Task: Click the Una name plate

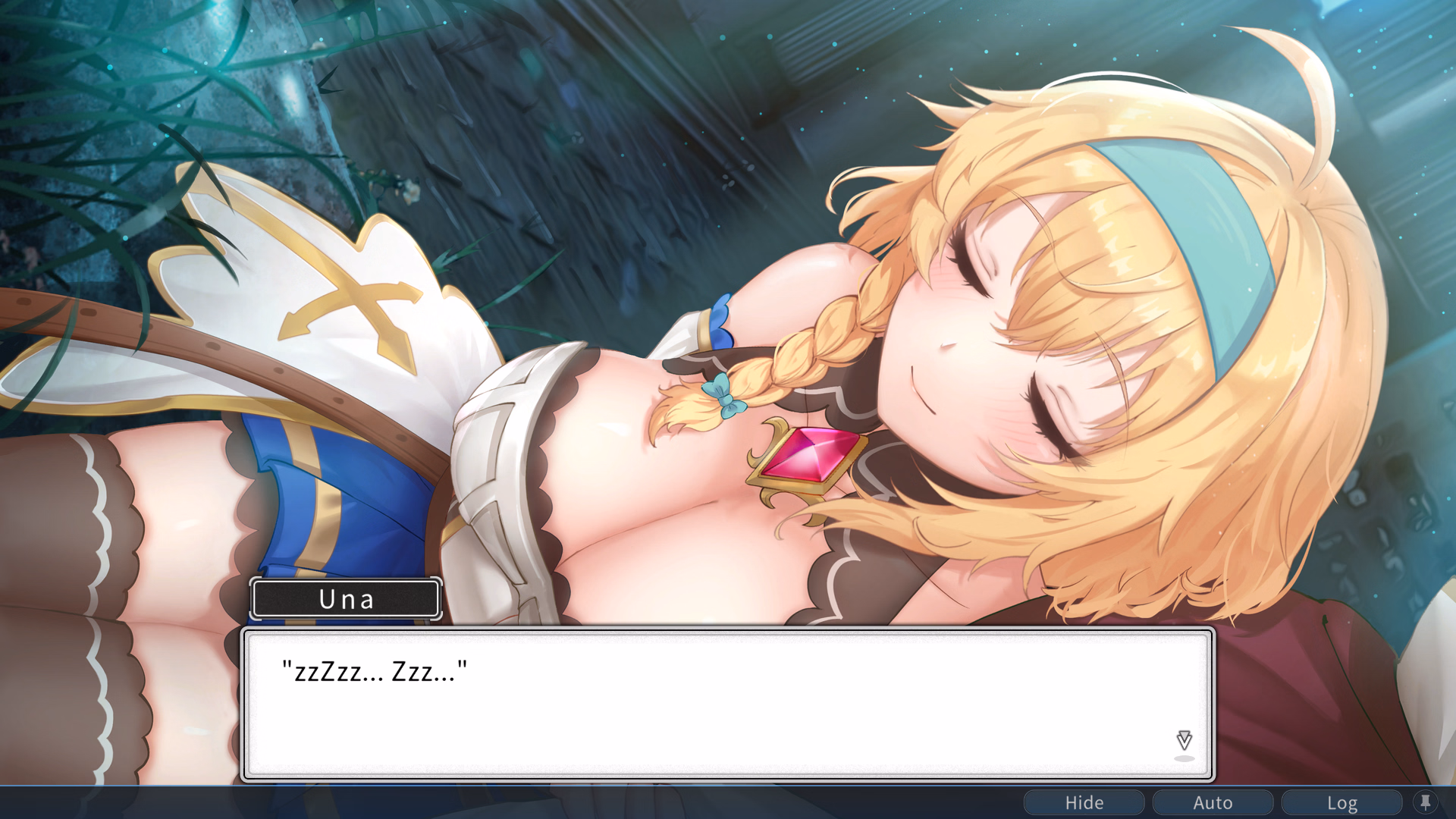Action: point(346,599)
